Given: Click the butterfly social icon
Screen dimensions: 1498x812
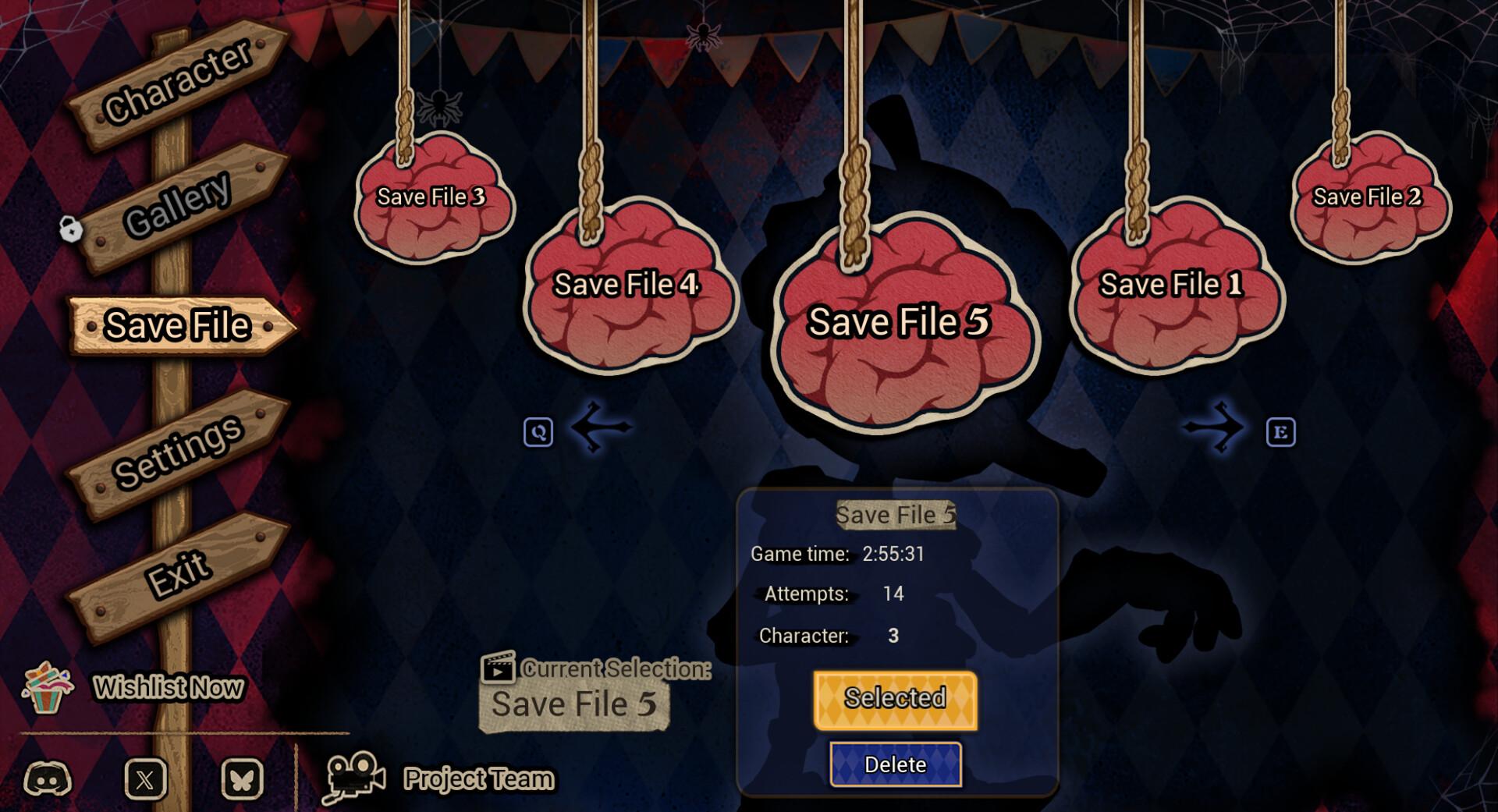Looking at the screenshot, I should click(243, 777).
